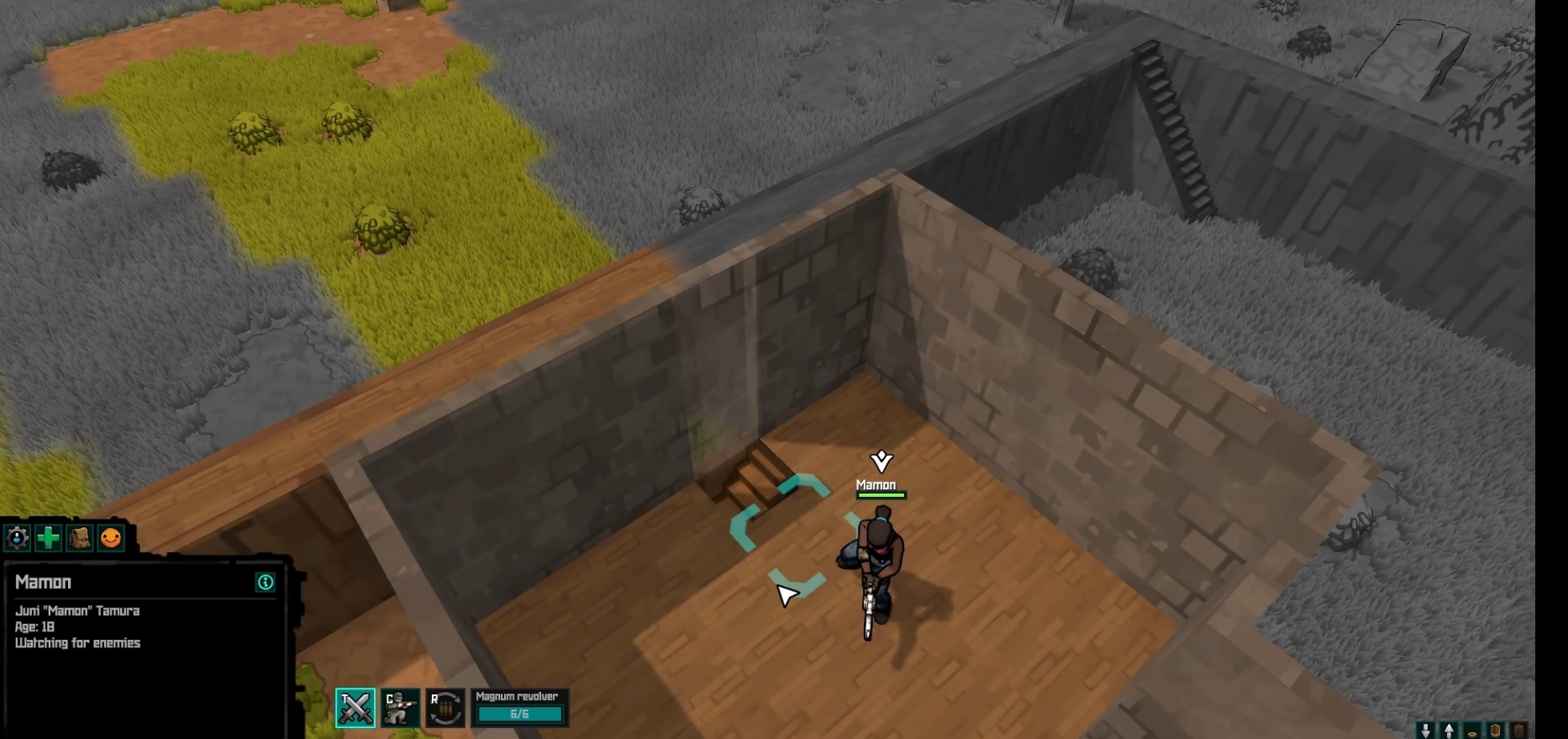
Task: Click the down-arrow level navigation icon
Action: [1426, 730]
